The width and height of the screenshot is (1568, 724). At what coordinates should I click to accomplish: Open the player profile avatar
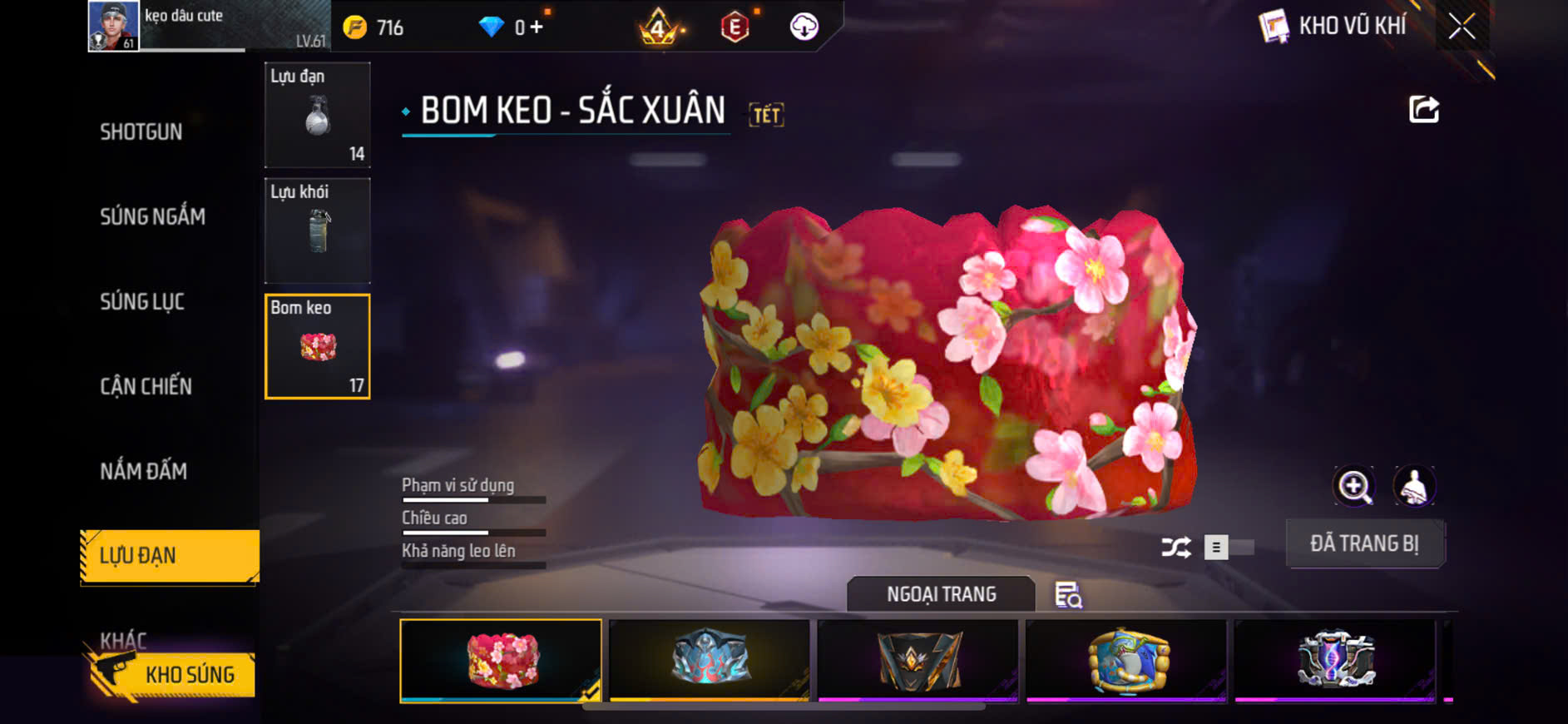[113, 26]
